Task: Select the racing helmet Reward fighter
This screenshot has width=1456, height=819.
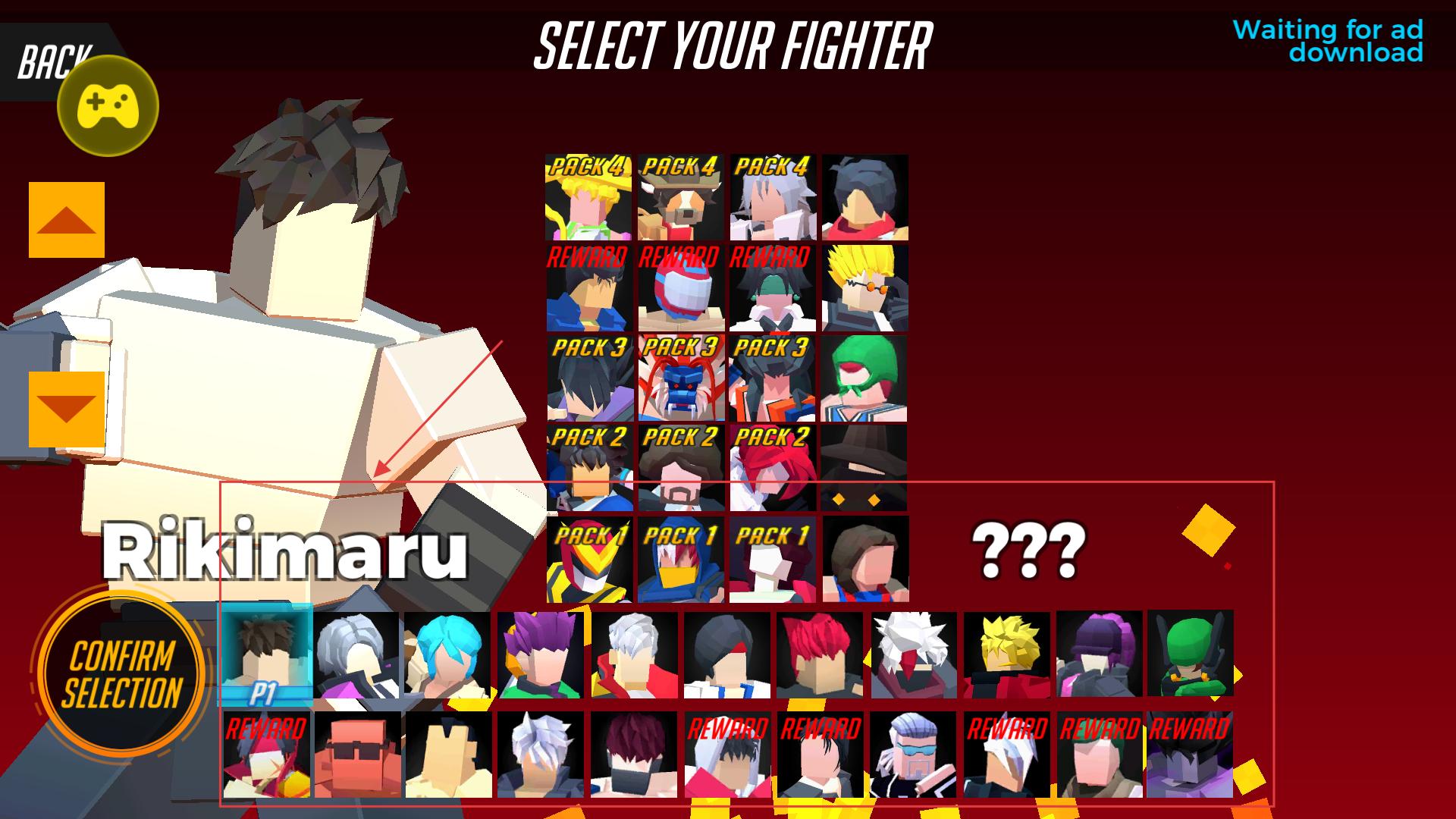Action: [x=681, y=288]
